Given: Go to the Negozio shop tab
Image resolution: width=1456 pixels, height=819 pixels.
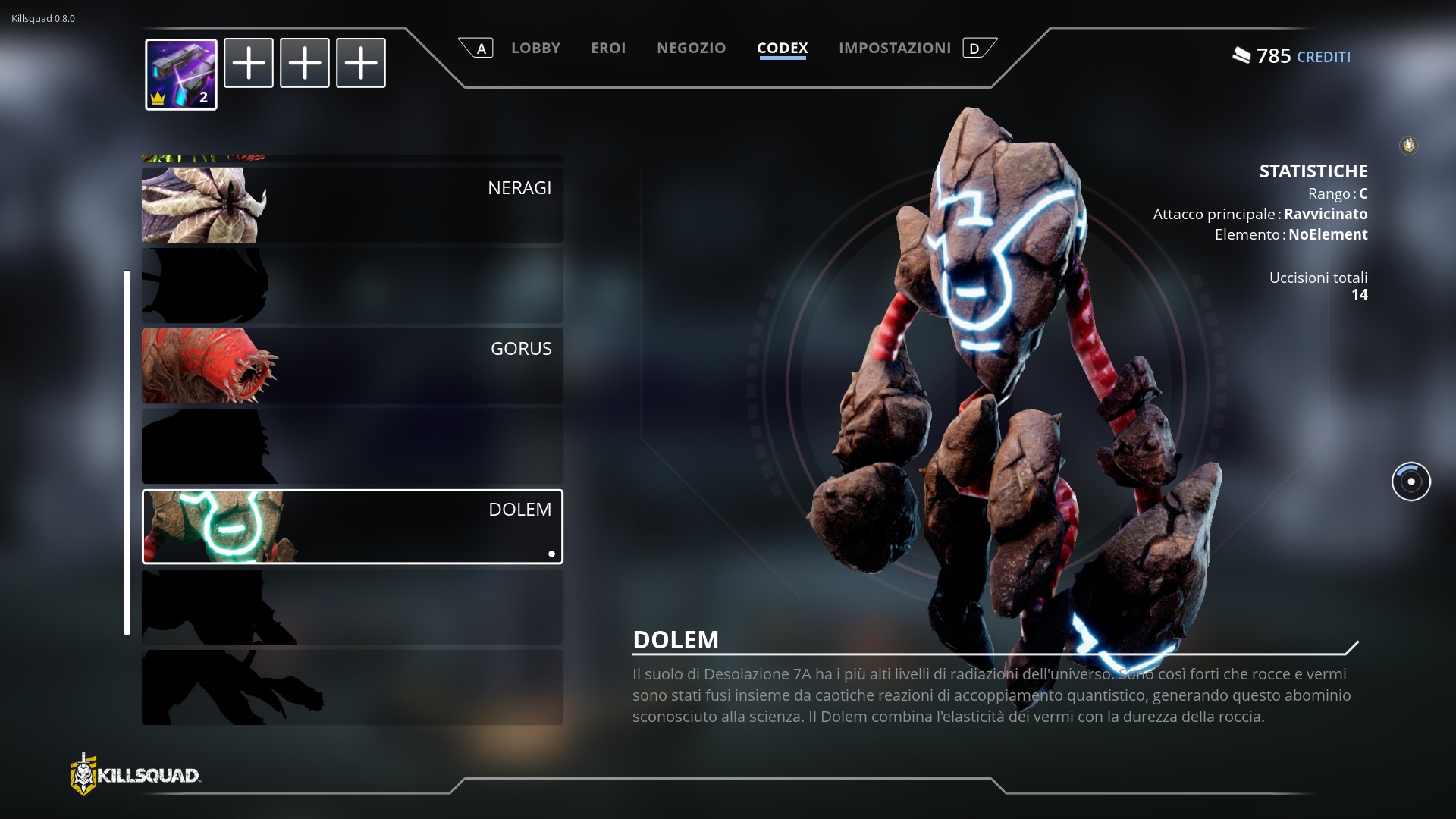Looking at the screenshot, I should (x=691, y=48).
